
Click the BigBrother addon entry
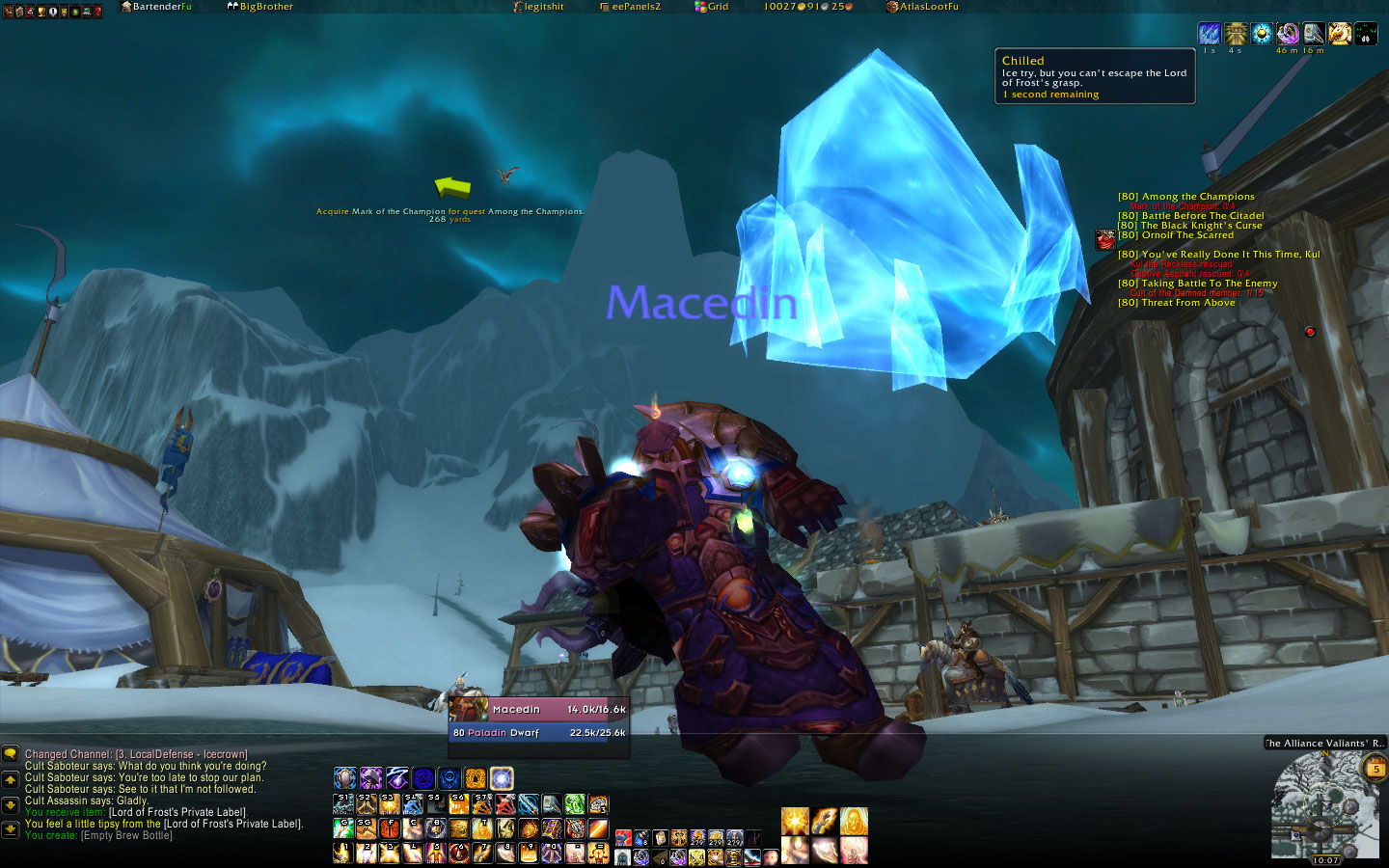[260, 7]
